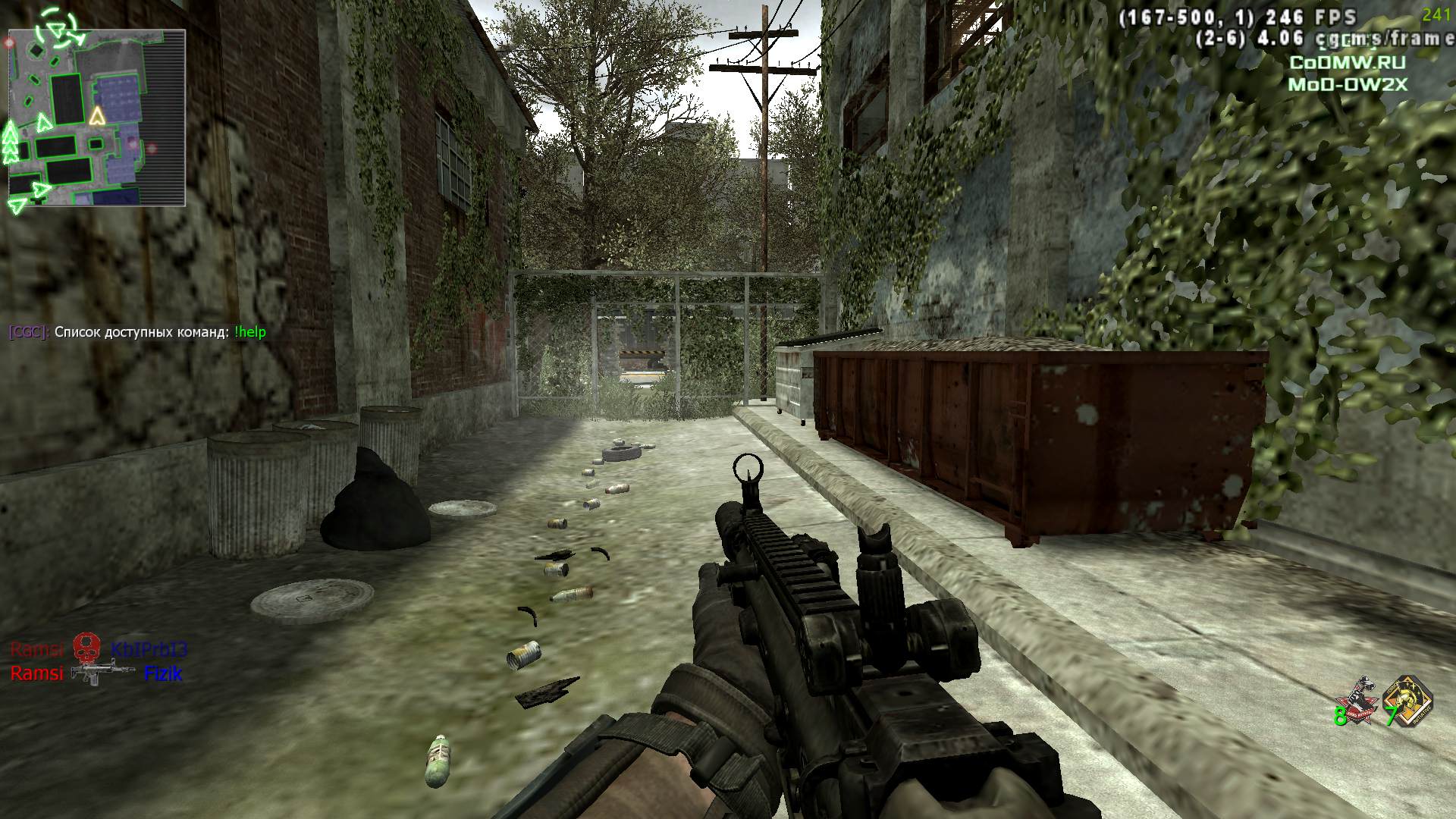Click the circled teammate marker on minimap
This screenshot has height=819, width=1456.
57,27
